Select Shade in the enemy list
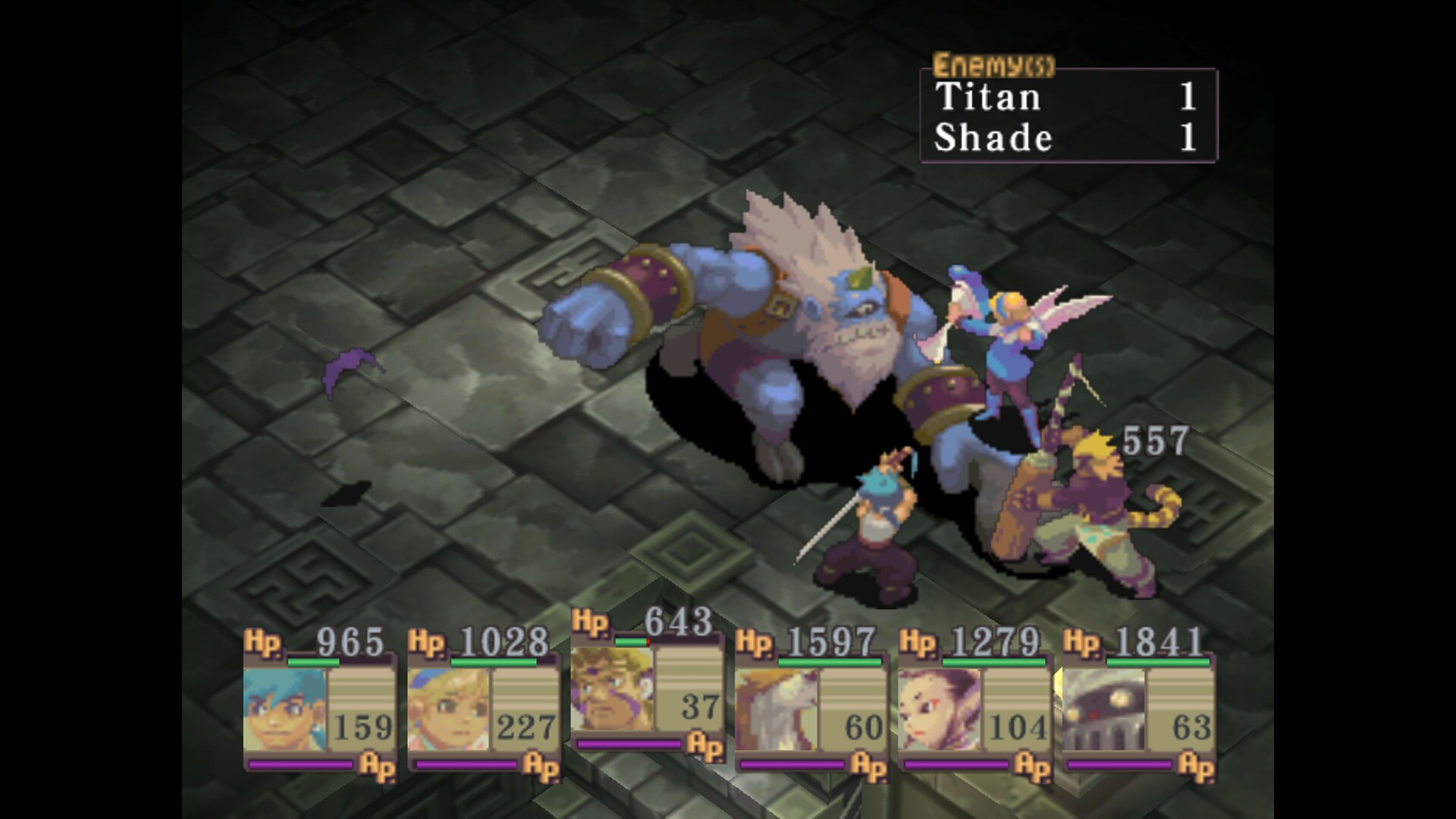 click(x=995, y=138)
